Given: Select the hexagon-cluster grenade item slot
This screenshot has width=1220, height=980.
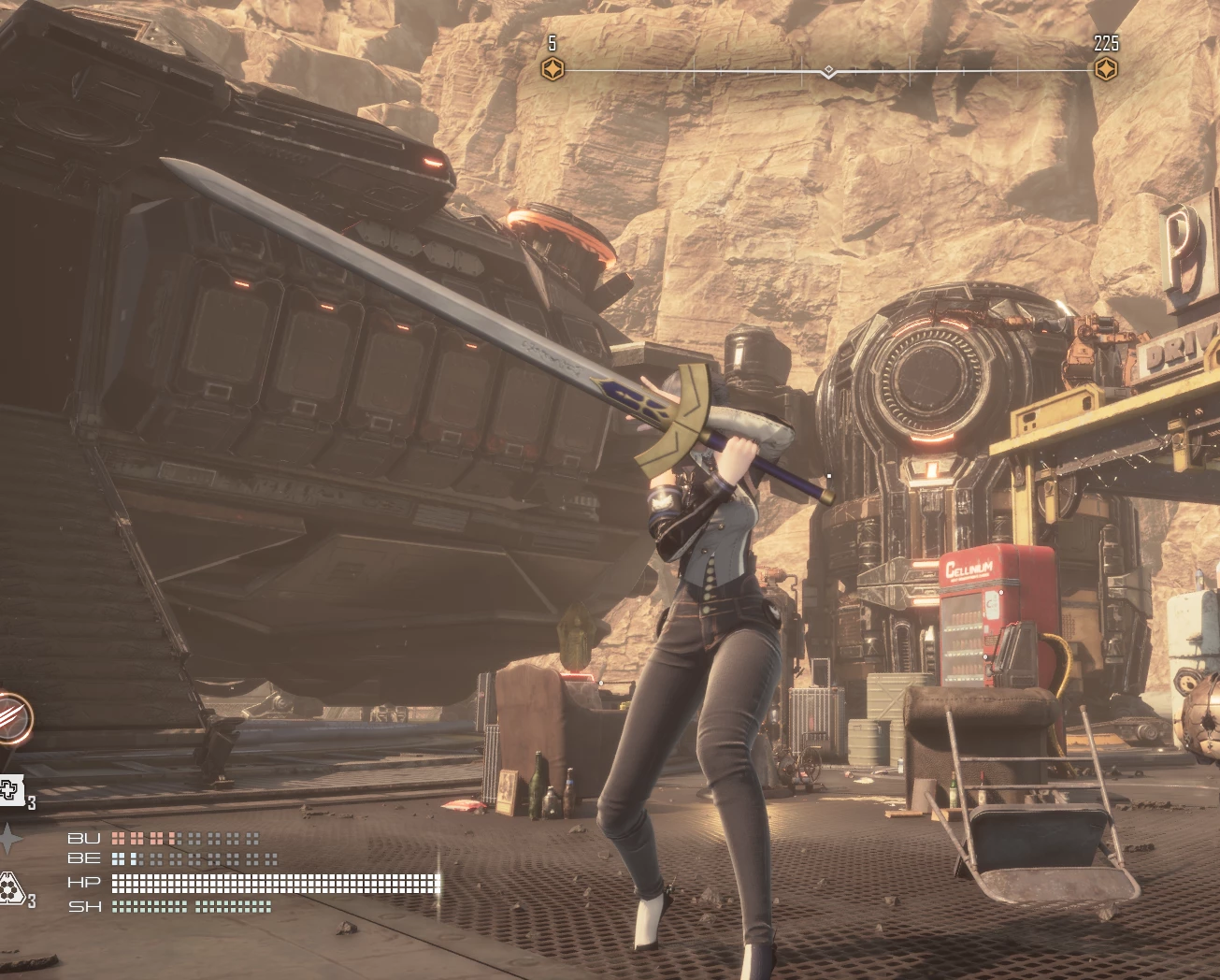Looking at the screenshot, I should 10,887.
